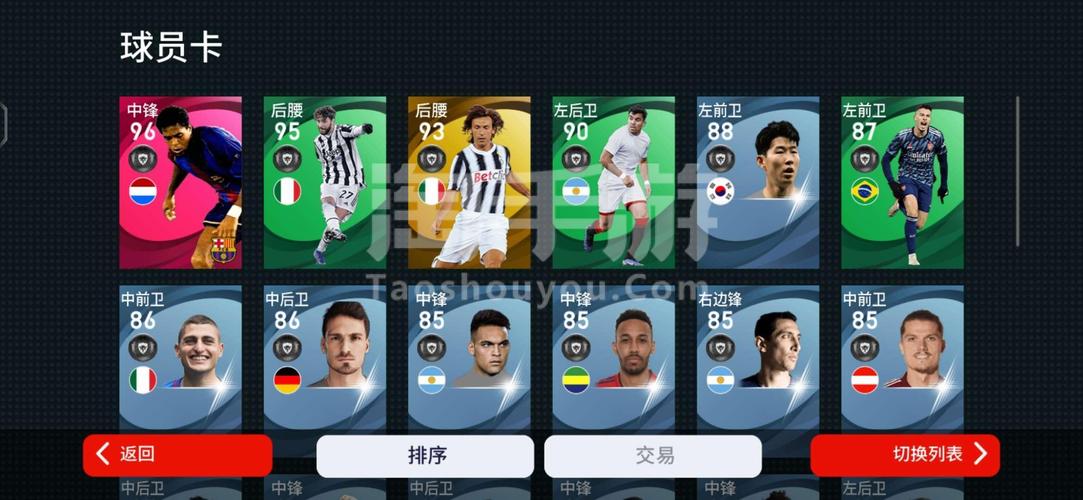This screenshot has width=1083, height=500.
Task: Pick the 85-rated 右边锋 player card
Action: tap(758, 355)
